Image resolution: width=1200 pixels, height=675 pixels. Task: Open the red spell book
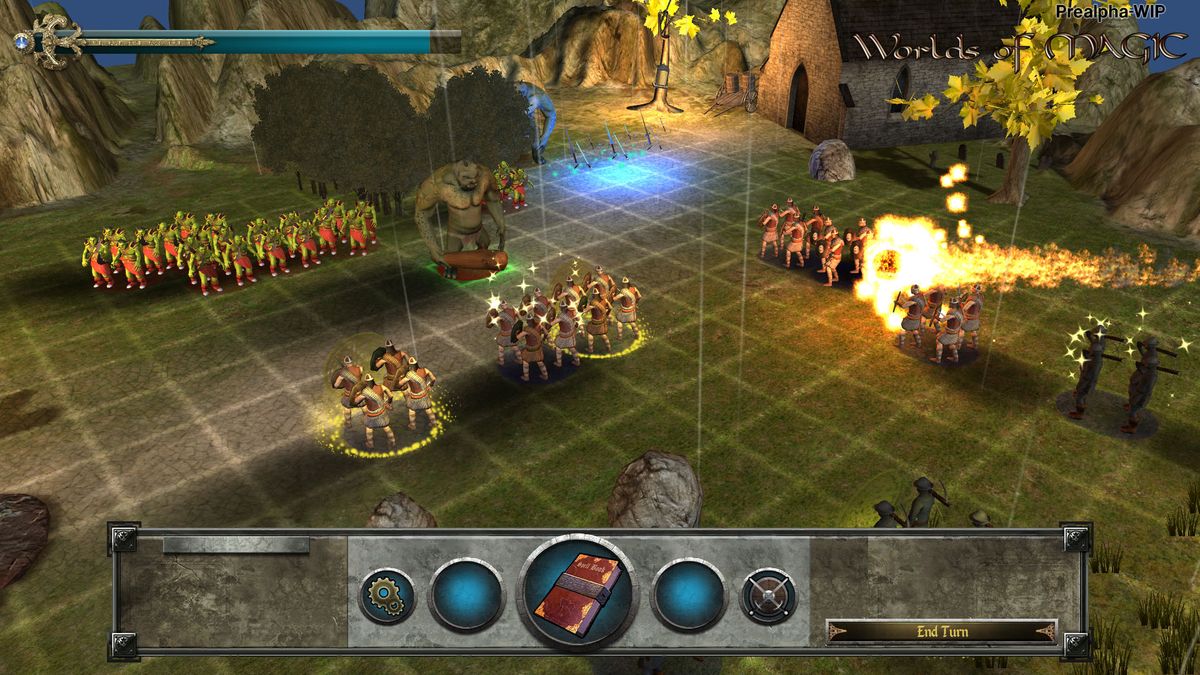tap(576, 594)
